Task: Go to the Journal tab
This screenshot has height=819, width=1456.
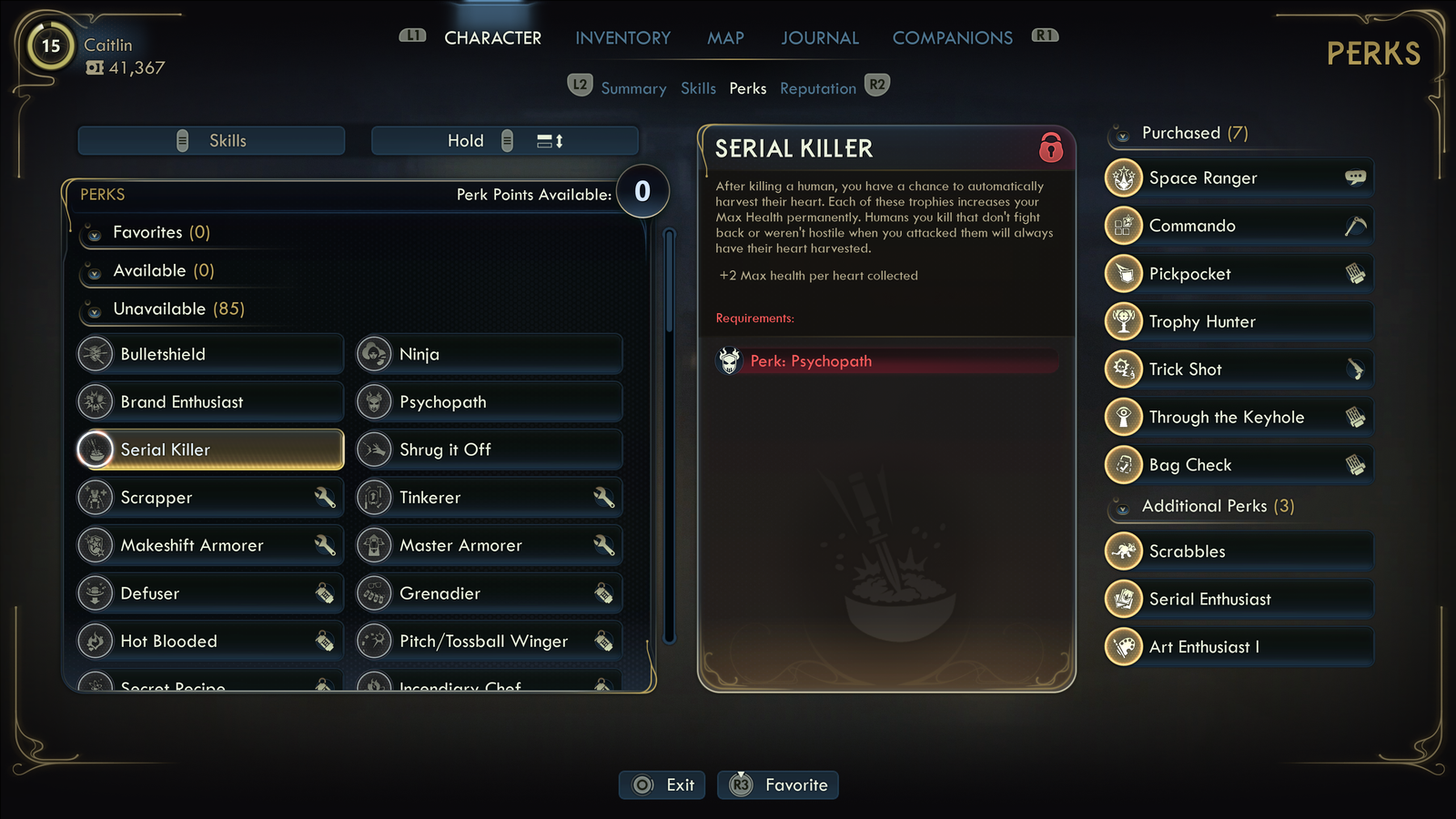Action: click(819, 38)
